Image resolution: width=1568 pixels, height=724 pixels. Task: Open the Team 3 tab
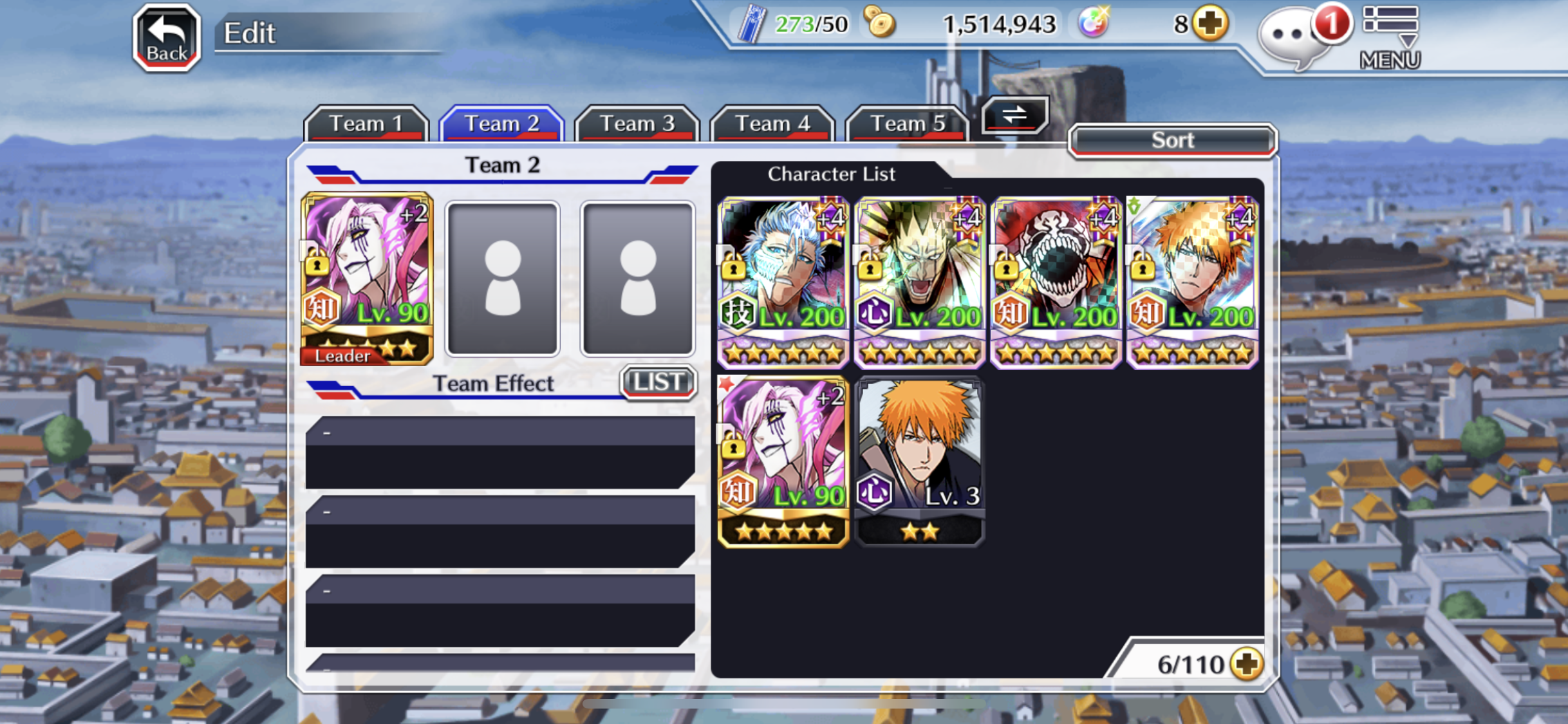pyautogui.click(x=637, y=123)
